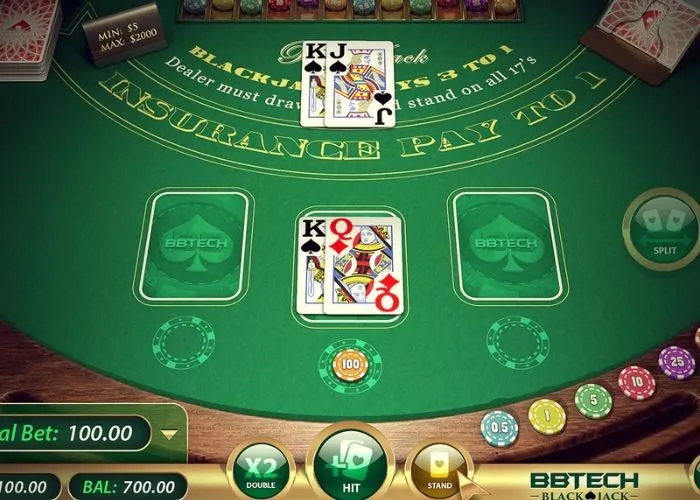Pick the yellow 1 chip
700x500 pixels.
[x=547, y=415]
